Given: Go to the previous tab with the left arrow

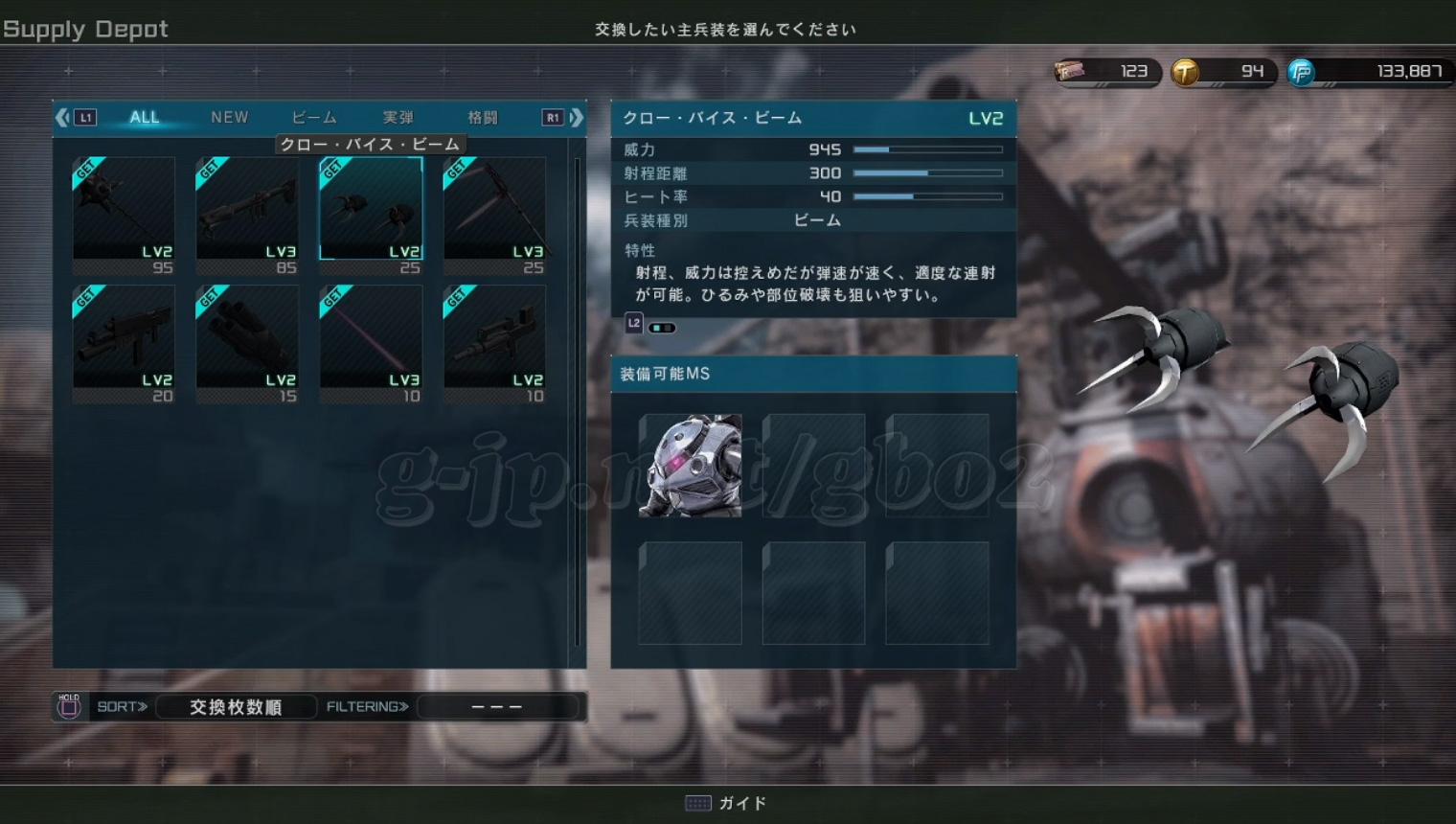Looking at the screenshot, I should pos(63,117).
